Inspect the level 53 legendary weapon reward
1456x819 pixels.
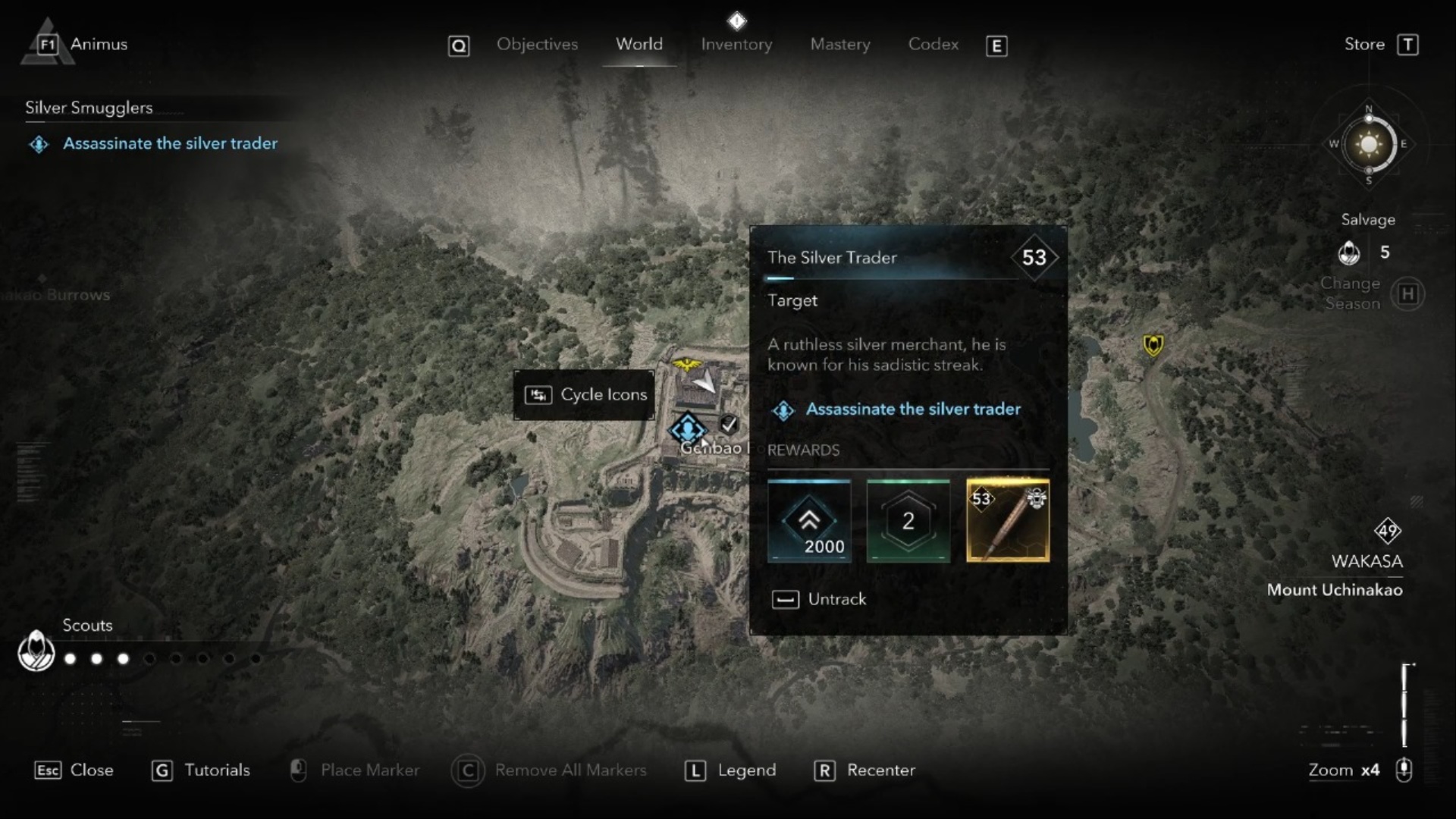1007,521
